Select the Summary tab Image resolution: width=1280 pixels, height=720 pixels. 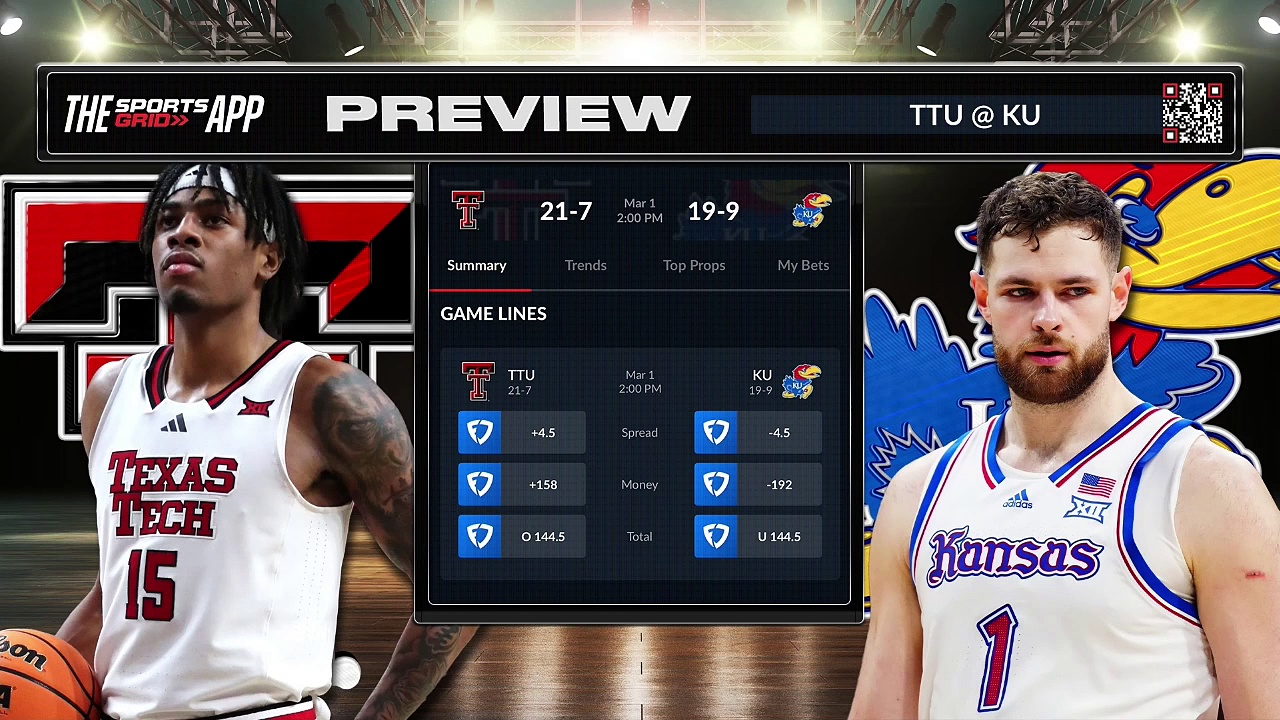(477, 265)
